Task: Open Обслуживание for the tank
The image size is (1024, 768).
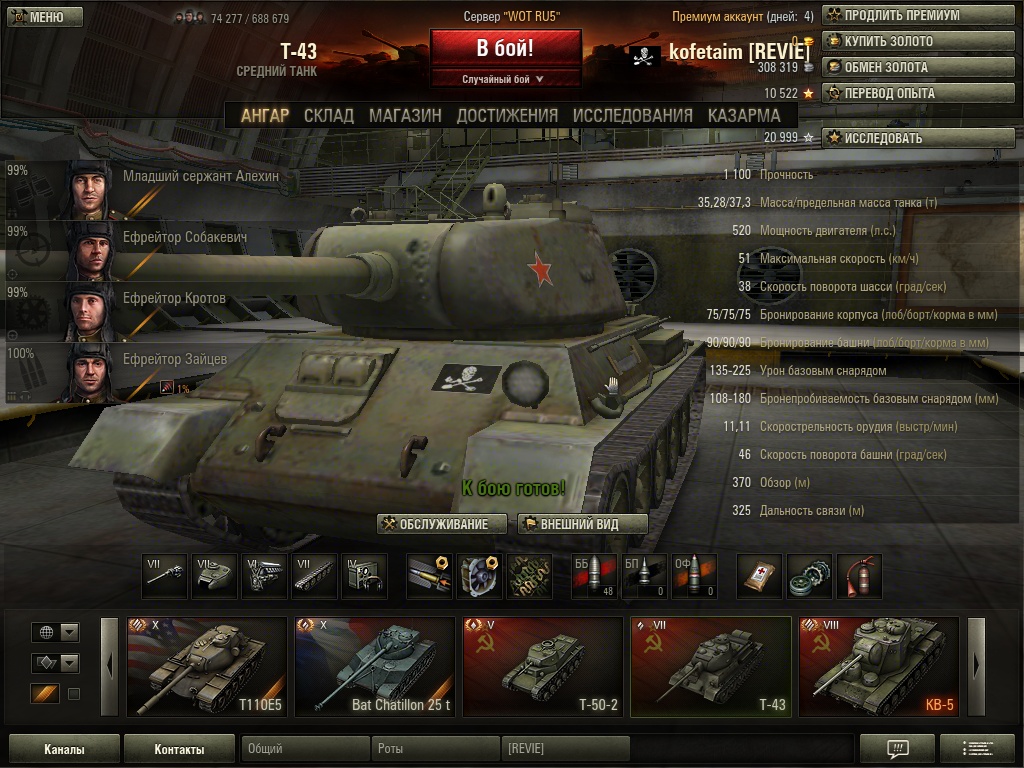Action: pyautogui.click(x=442, y=524)
